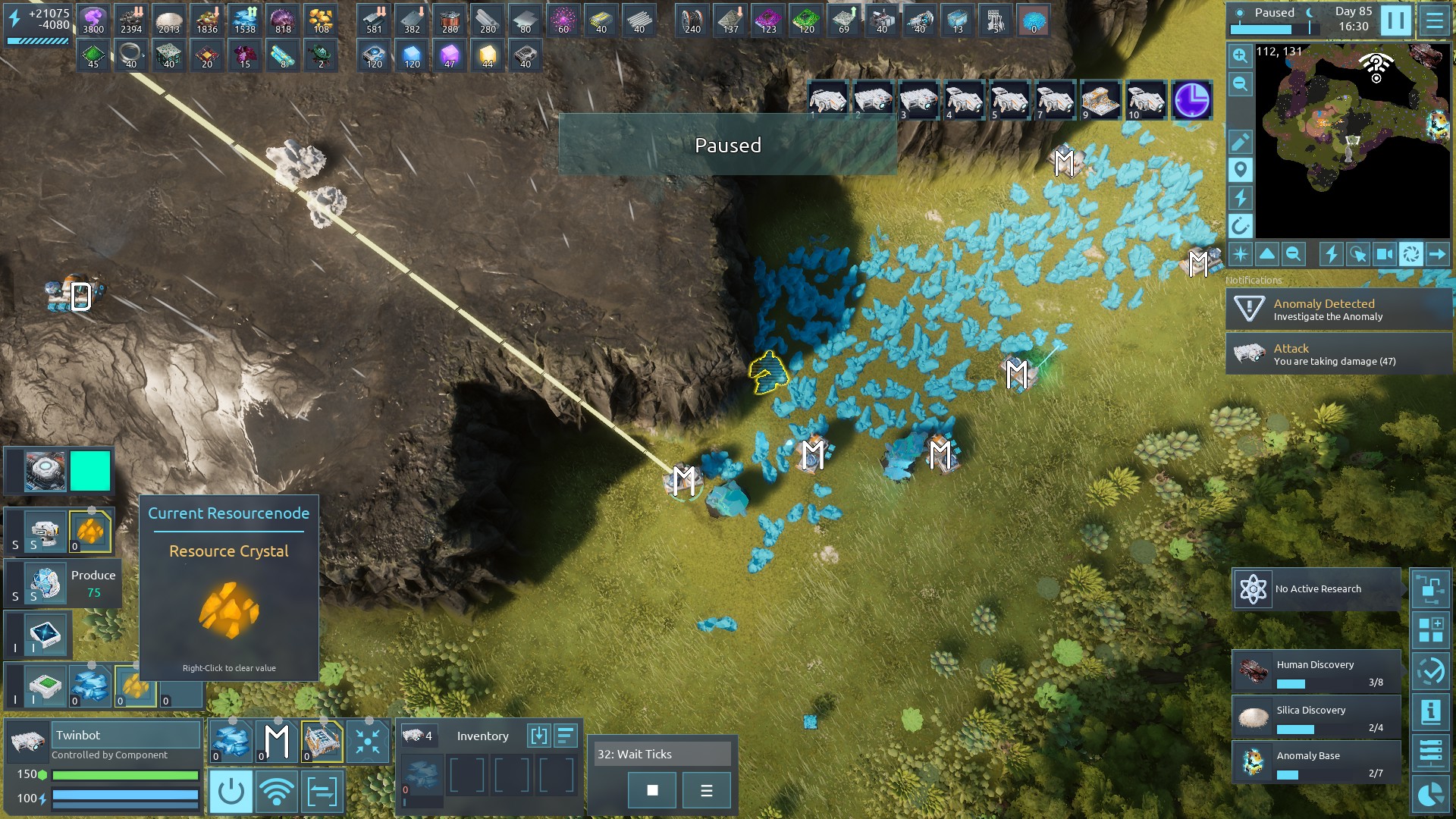The height and width of the screenshot is (819, 1456).
Task: Open the No Active Research panel
Action: (1316, 589)
